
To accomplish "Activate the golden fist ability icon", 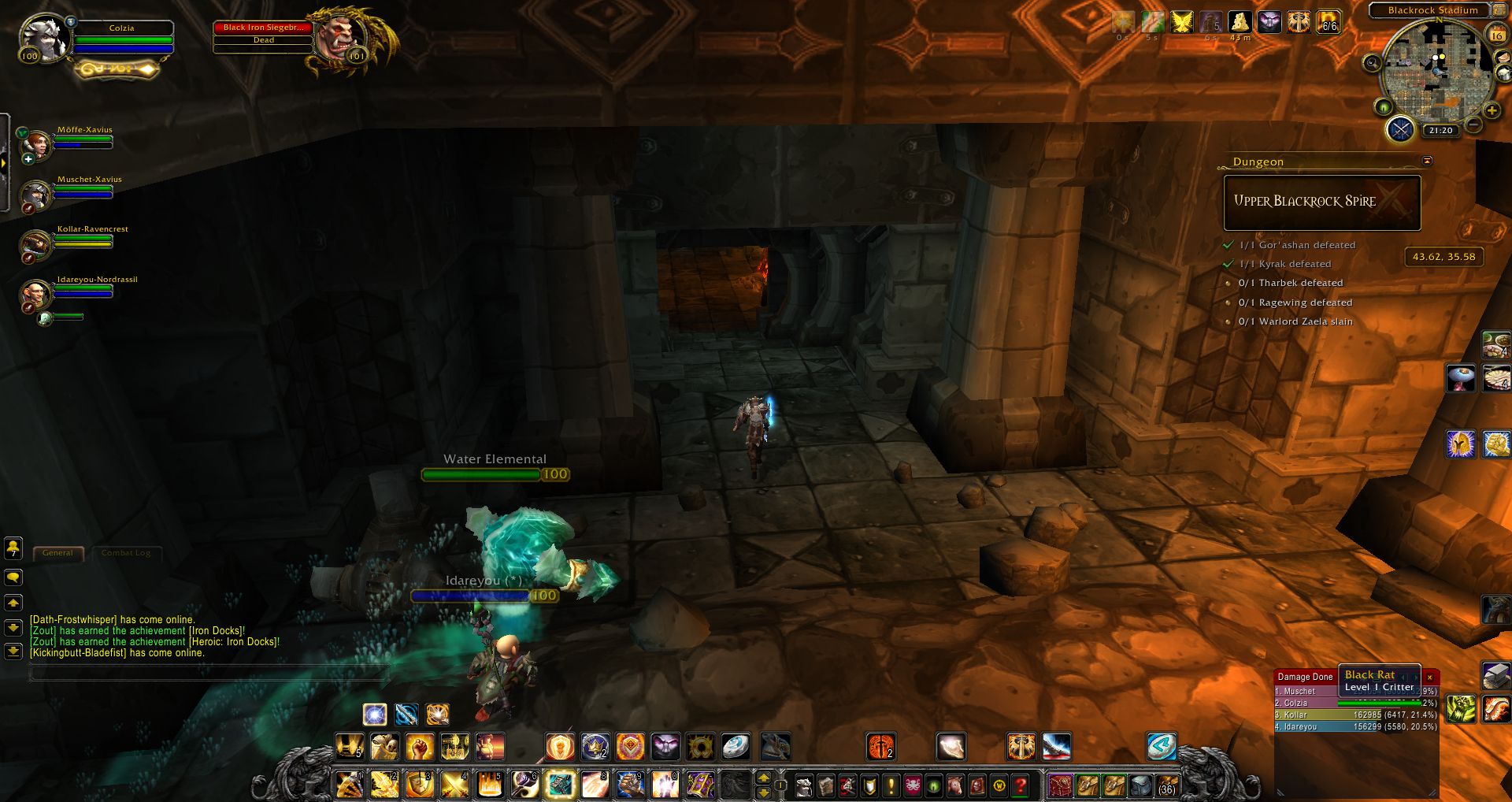I will pos(420,746).
